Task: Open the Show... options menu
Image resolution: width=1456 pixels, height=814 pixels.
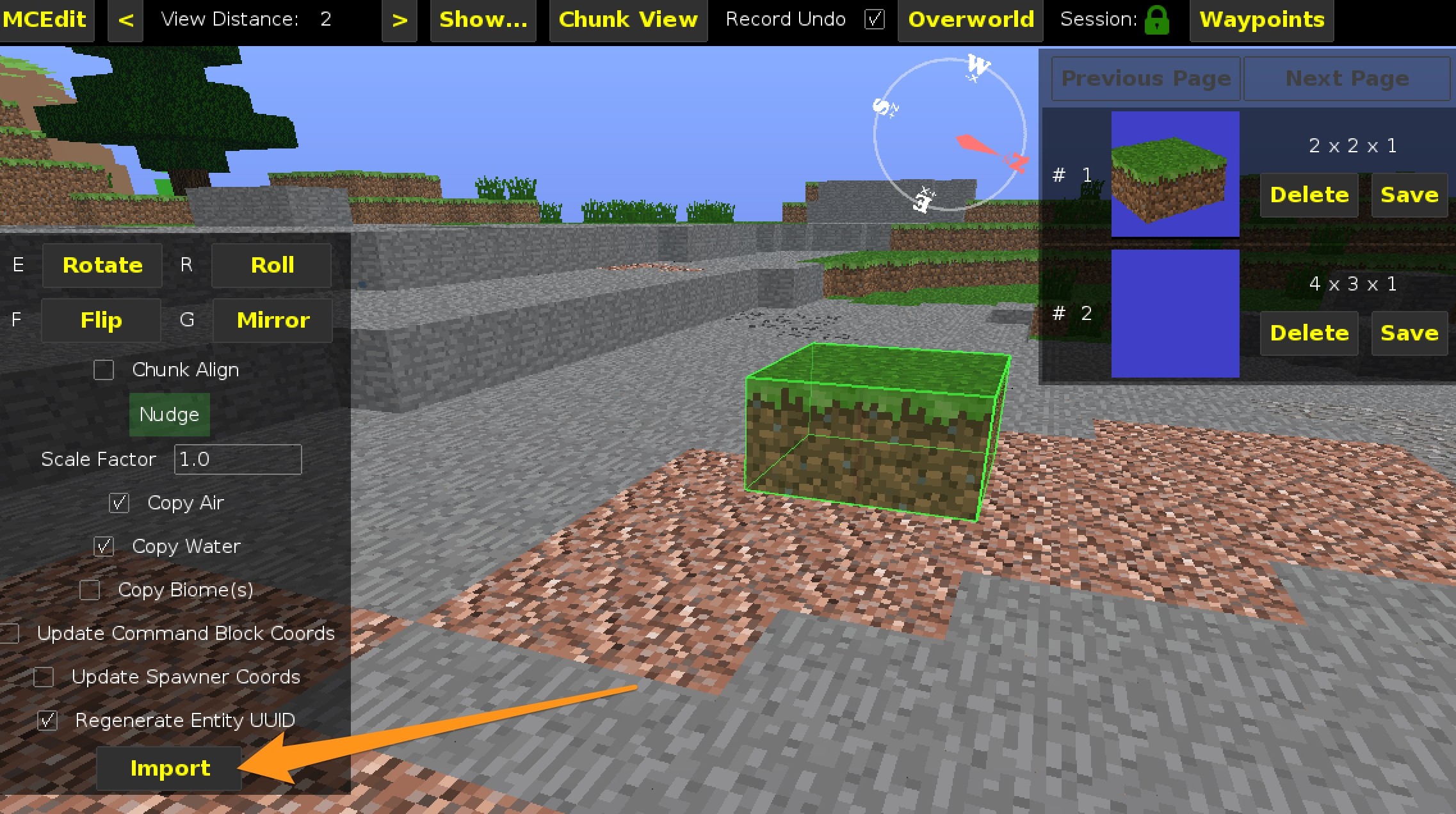Action: pos(483,20)
